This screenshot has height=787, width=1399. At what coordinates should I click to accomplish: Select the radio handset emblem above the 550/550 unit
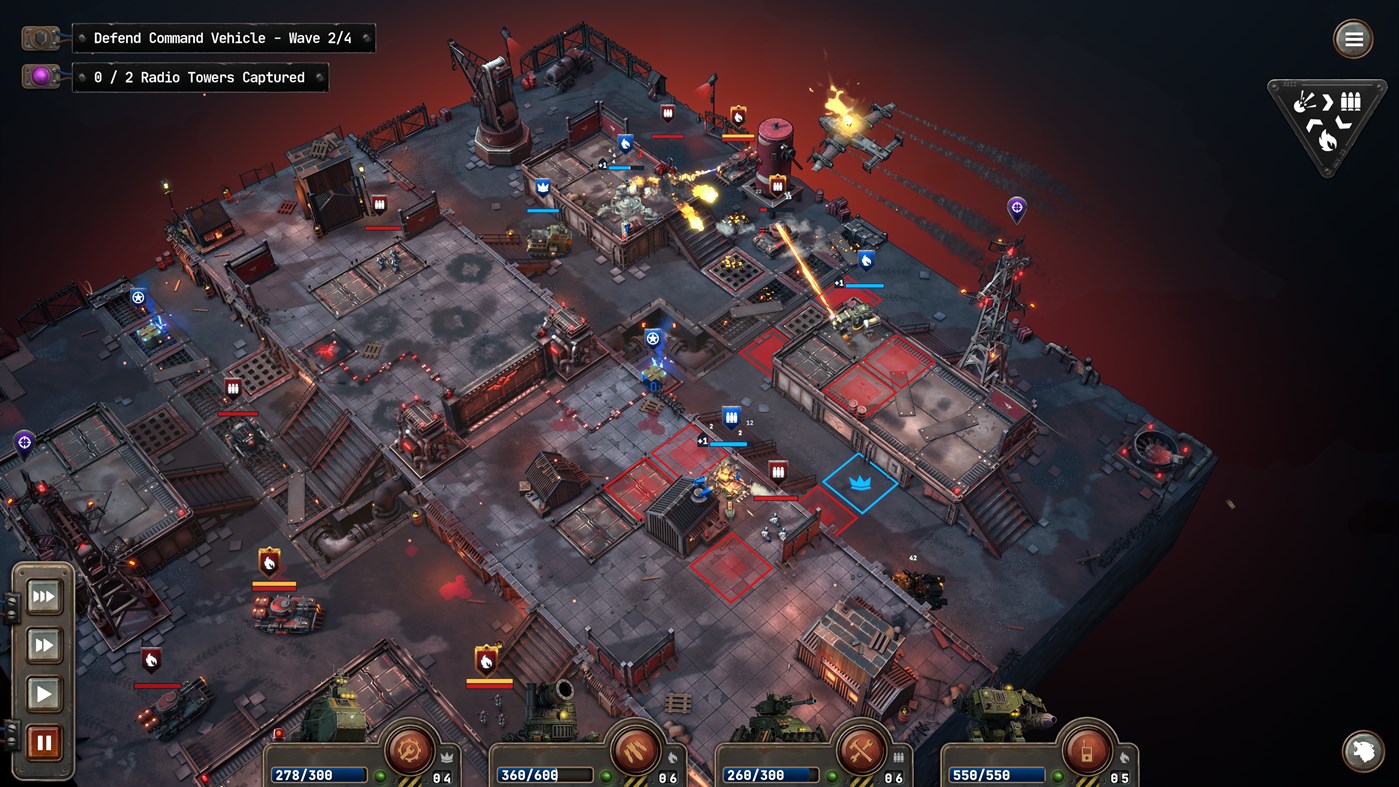(x=1086, y=751)
